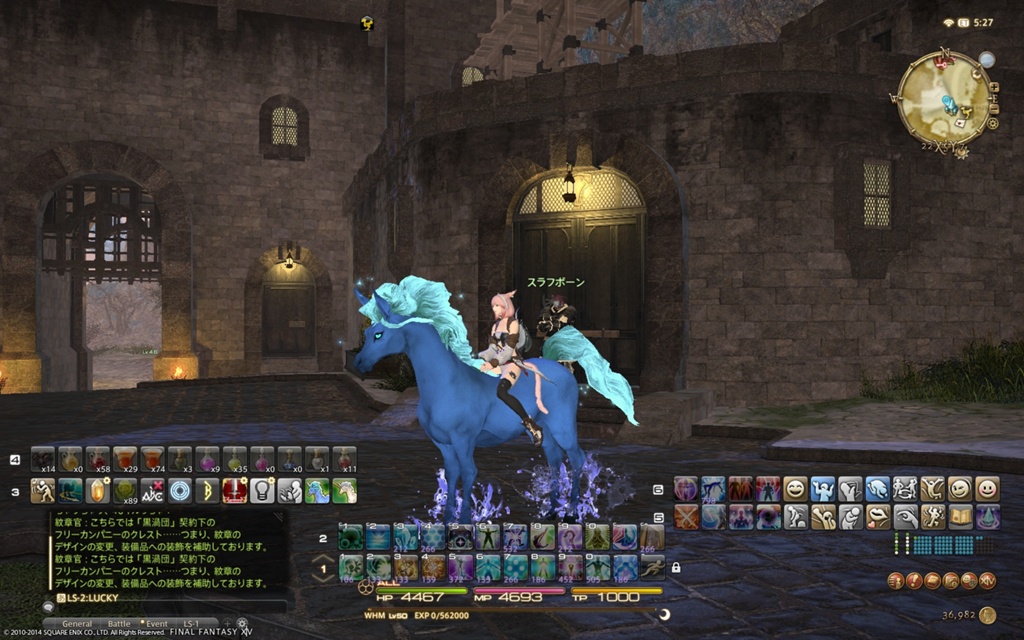Summon the blue unicorn mount icon
Screen dimensions: 1024x640
[x=317, y=490]
